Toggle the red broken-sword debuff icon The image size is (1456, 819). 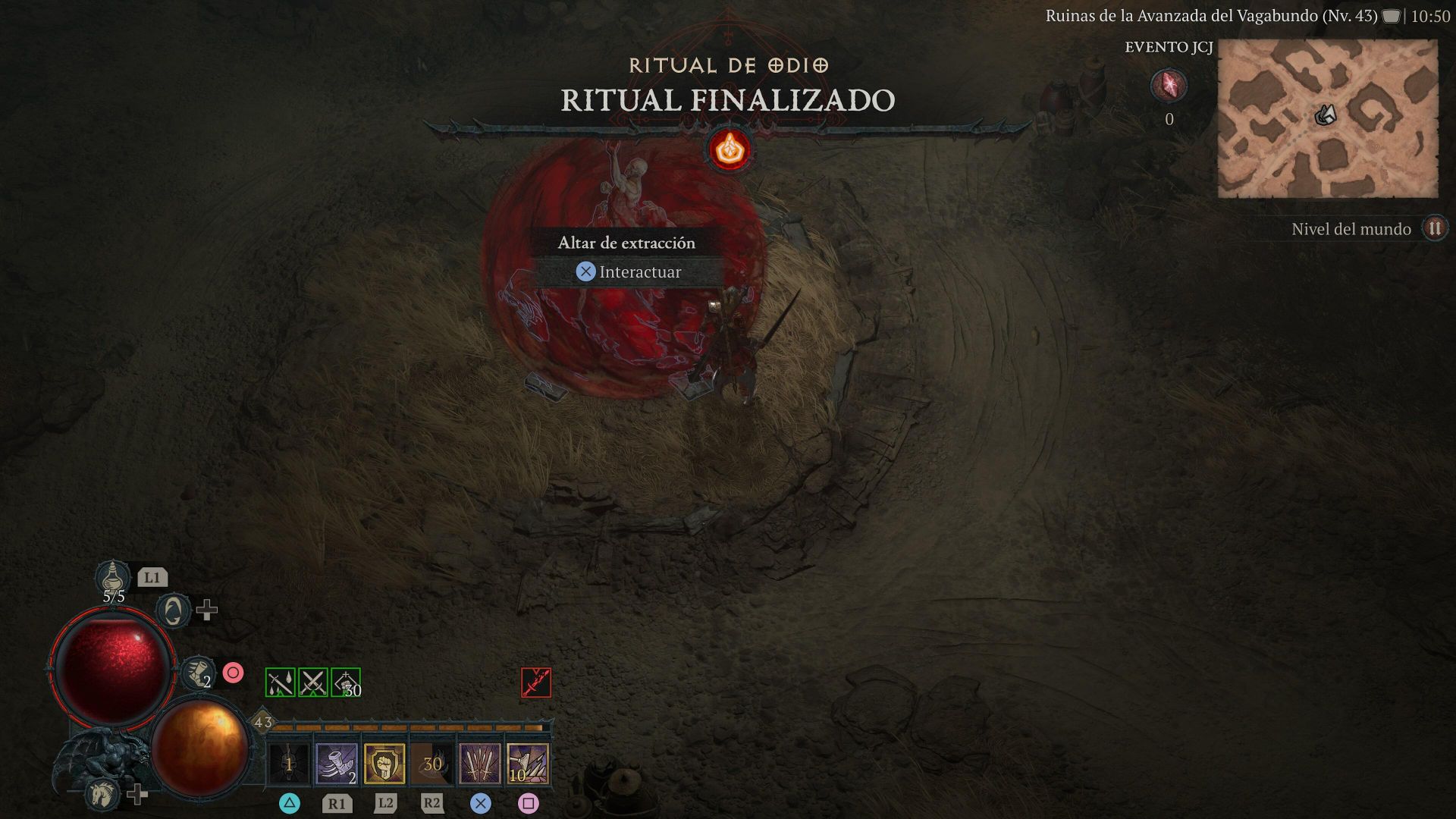[x=535, y=681]
